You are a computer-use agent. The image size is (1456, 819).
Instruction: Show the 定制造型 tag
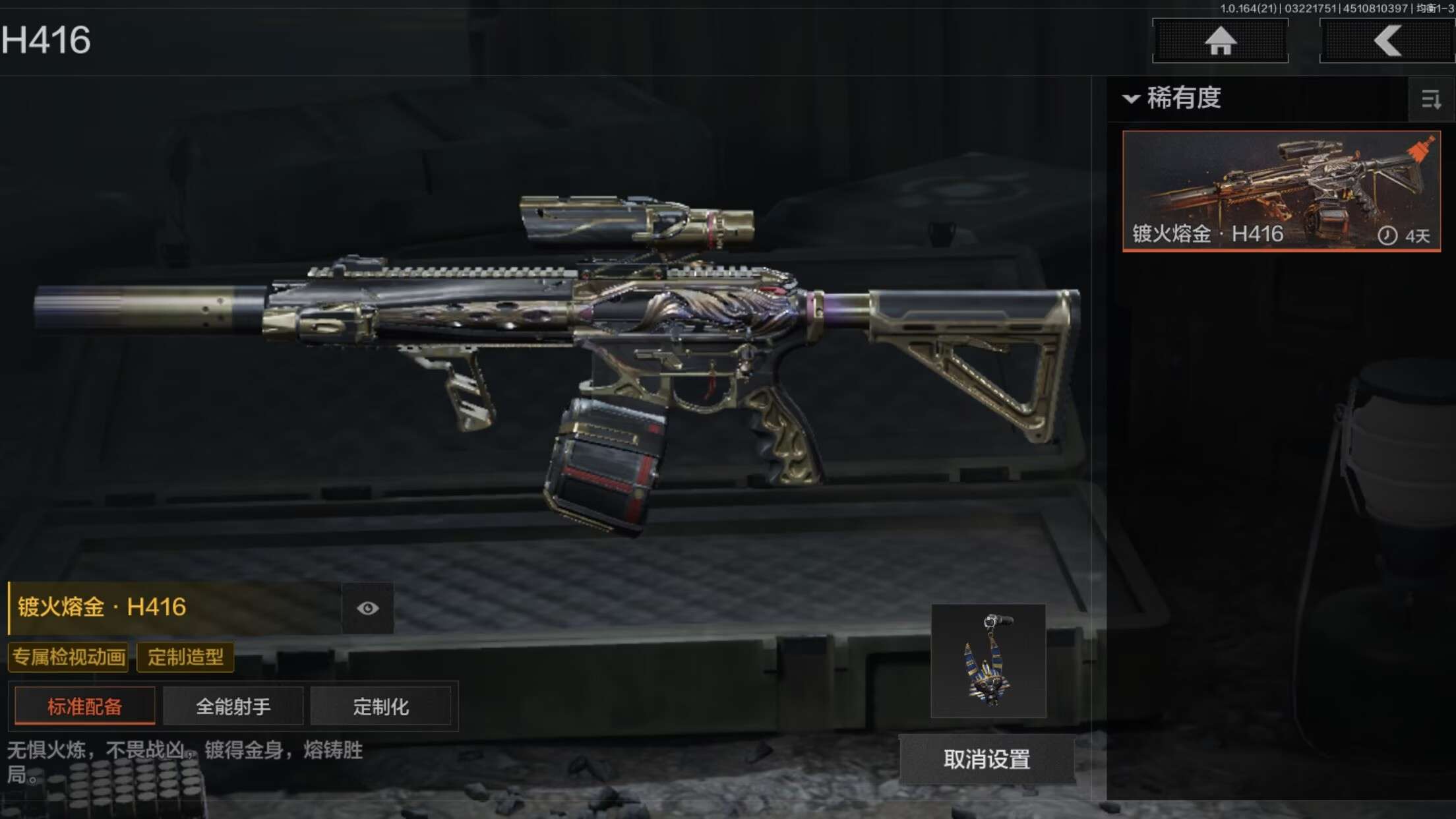(x=185, y=657)
